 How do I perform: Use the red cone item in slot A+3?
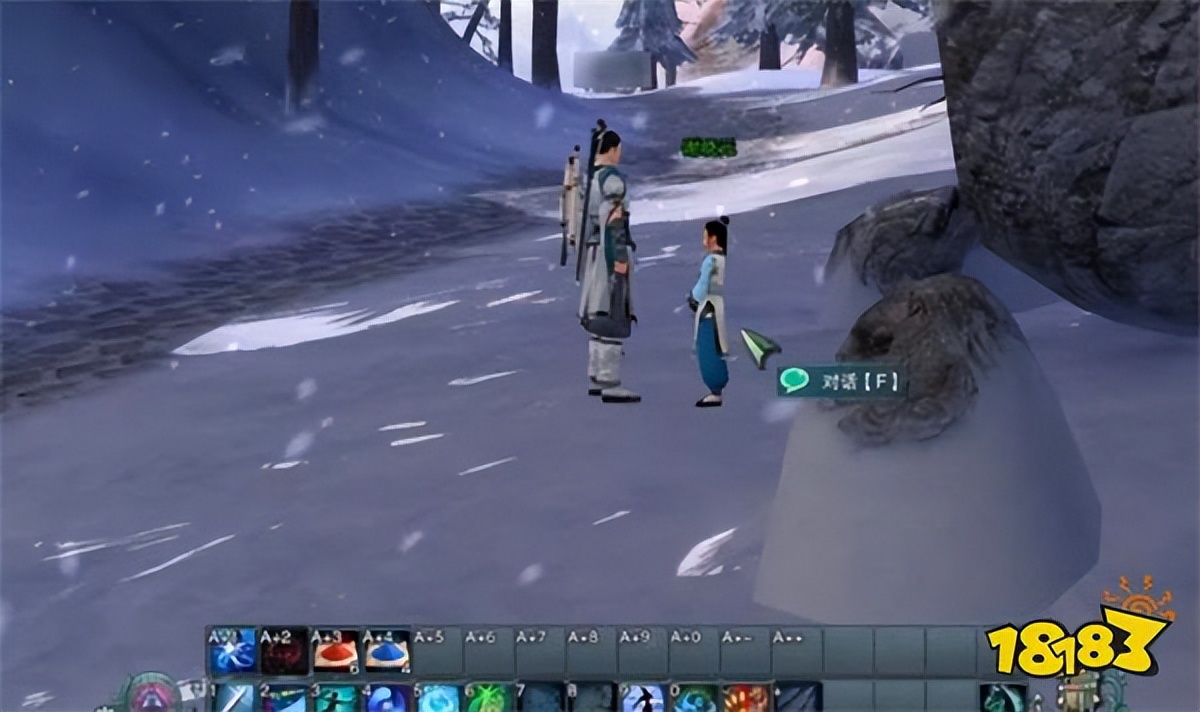[x=336, y=651]
